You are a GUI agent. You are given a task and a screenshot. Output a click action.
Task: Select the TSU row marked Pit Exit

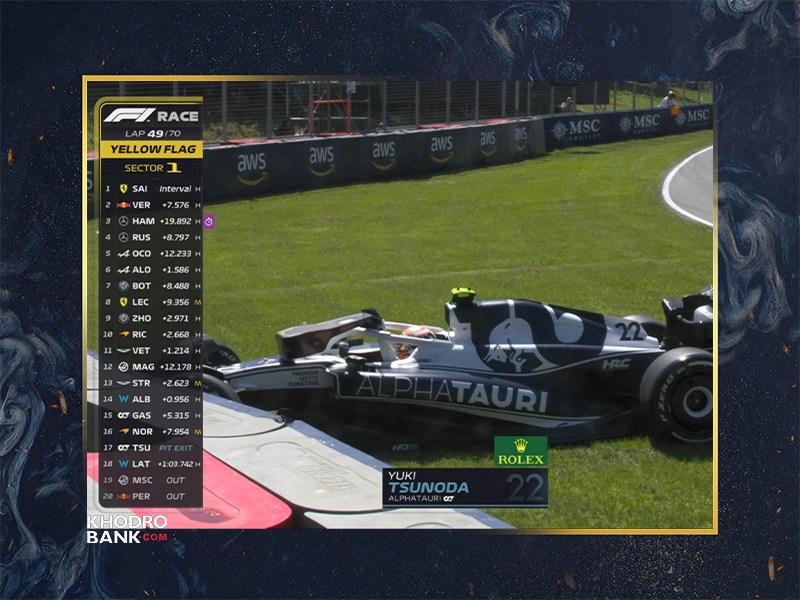152,447
